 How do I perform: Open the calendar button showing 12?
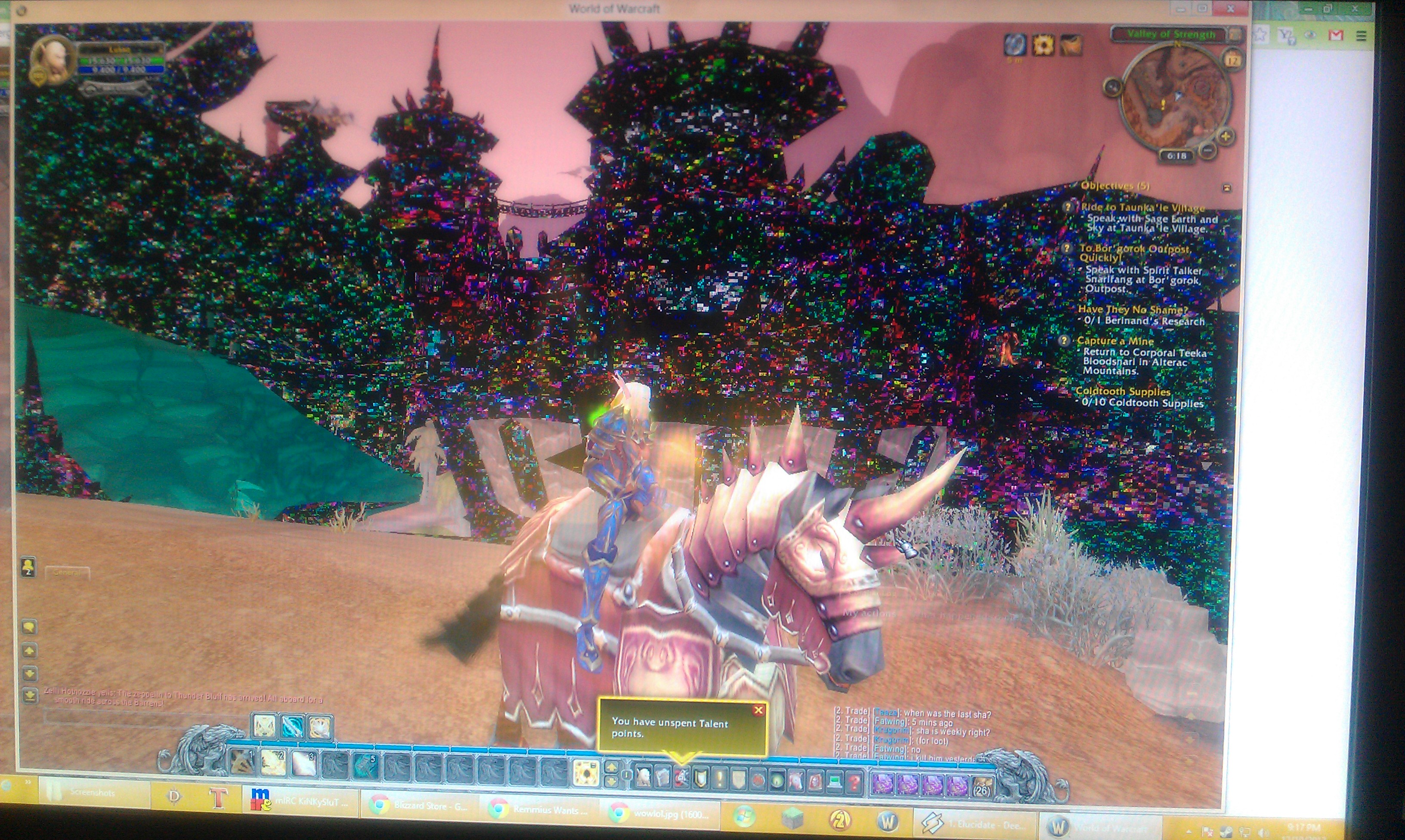click(1232, 59)
